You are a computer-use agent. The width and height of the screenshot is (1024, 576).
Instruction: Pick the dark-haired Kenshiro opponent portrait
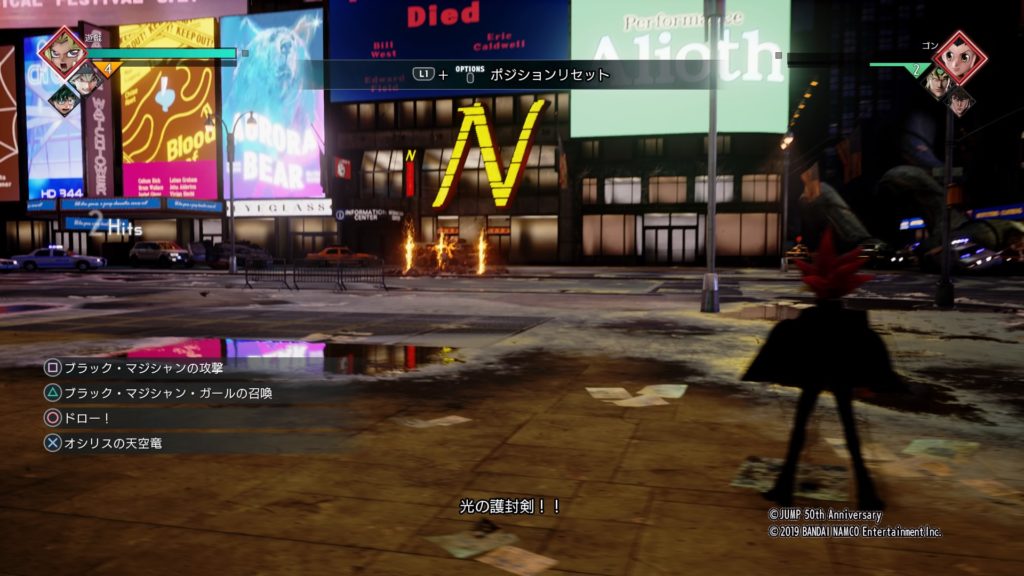pos(959,101)
